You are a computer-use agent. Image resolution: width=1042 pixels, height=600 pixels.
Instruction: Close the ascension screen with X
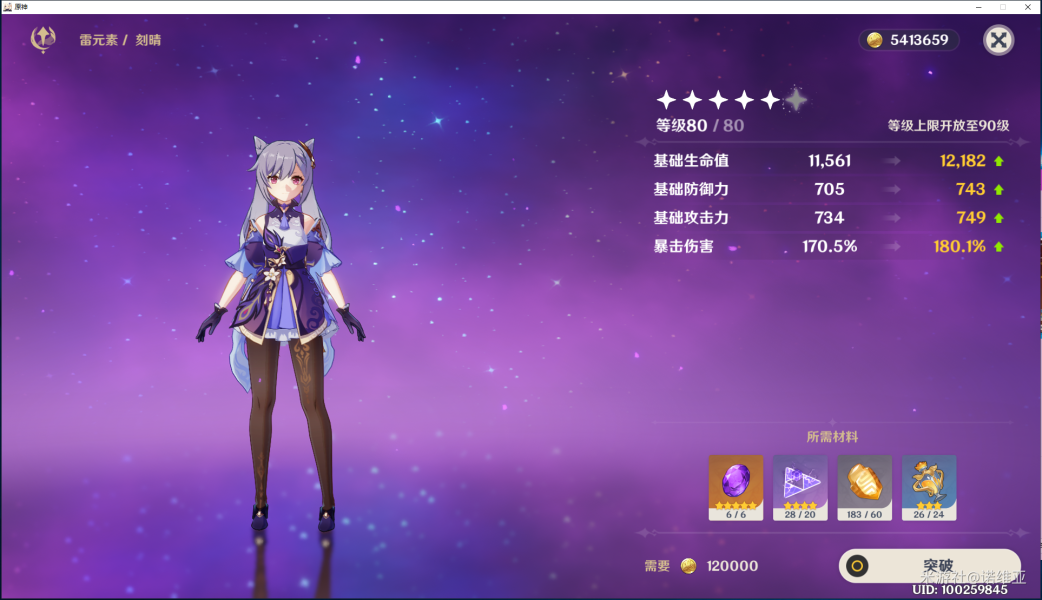[999, 40]
